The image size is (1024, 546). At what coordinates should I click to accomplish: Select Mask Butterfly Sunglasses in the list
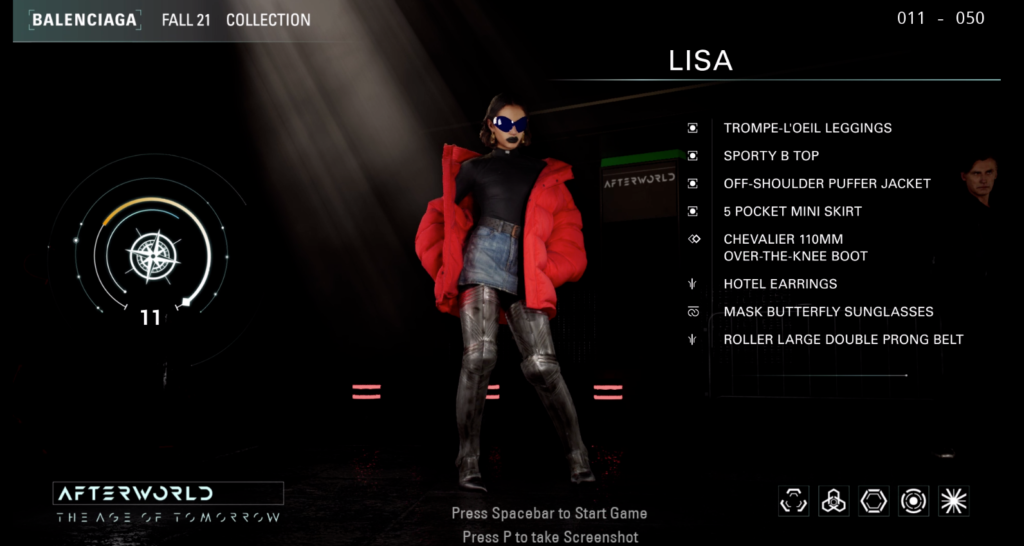point(828,312)
